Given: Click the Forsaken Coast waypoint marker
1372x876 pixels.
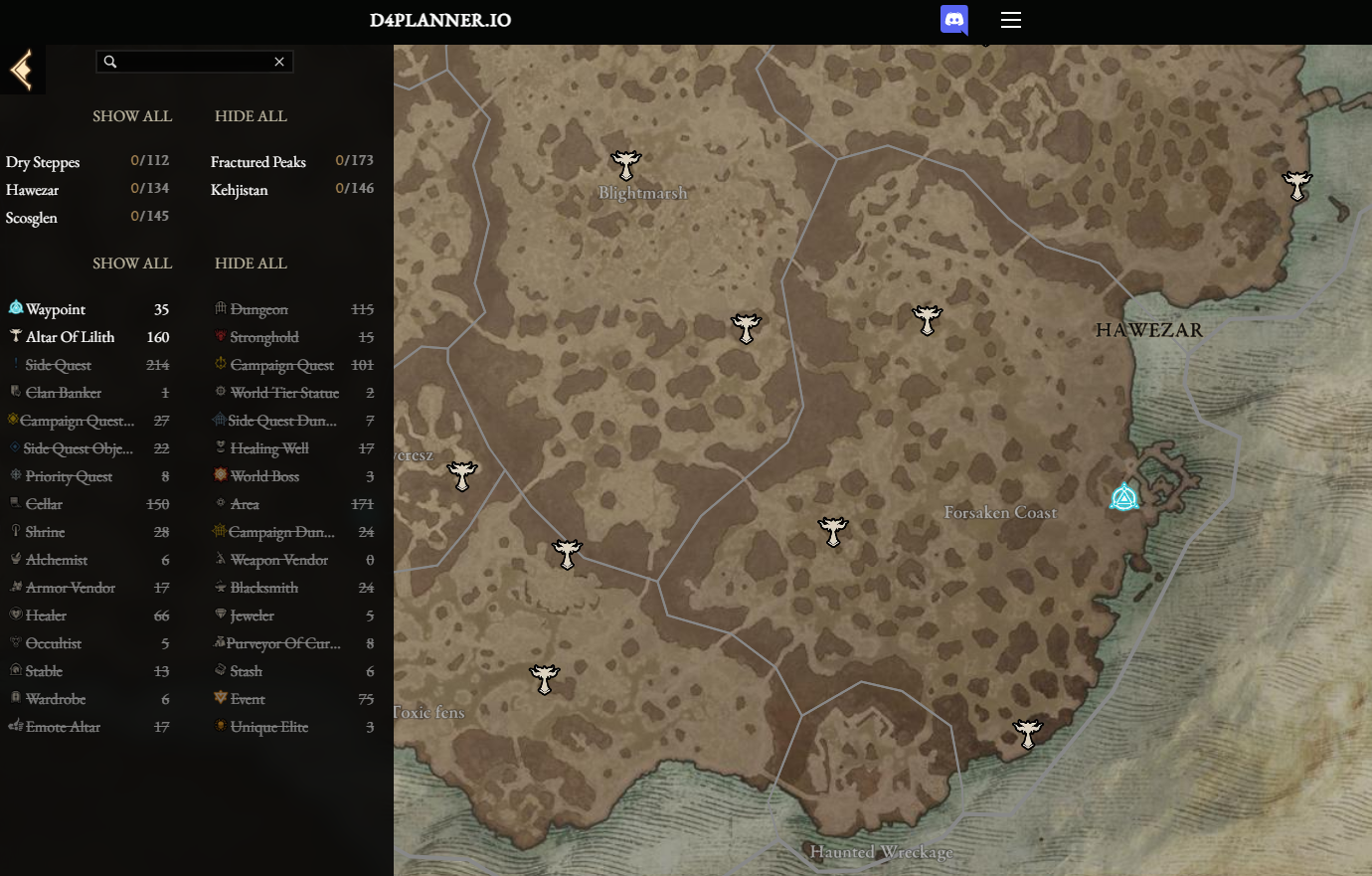Looking at the screenshot, I should (1124, 497).
